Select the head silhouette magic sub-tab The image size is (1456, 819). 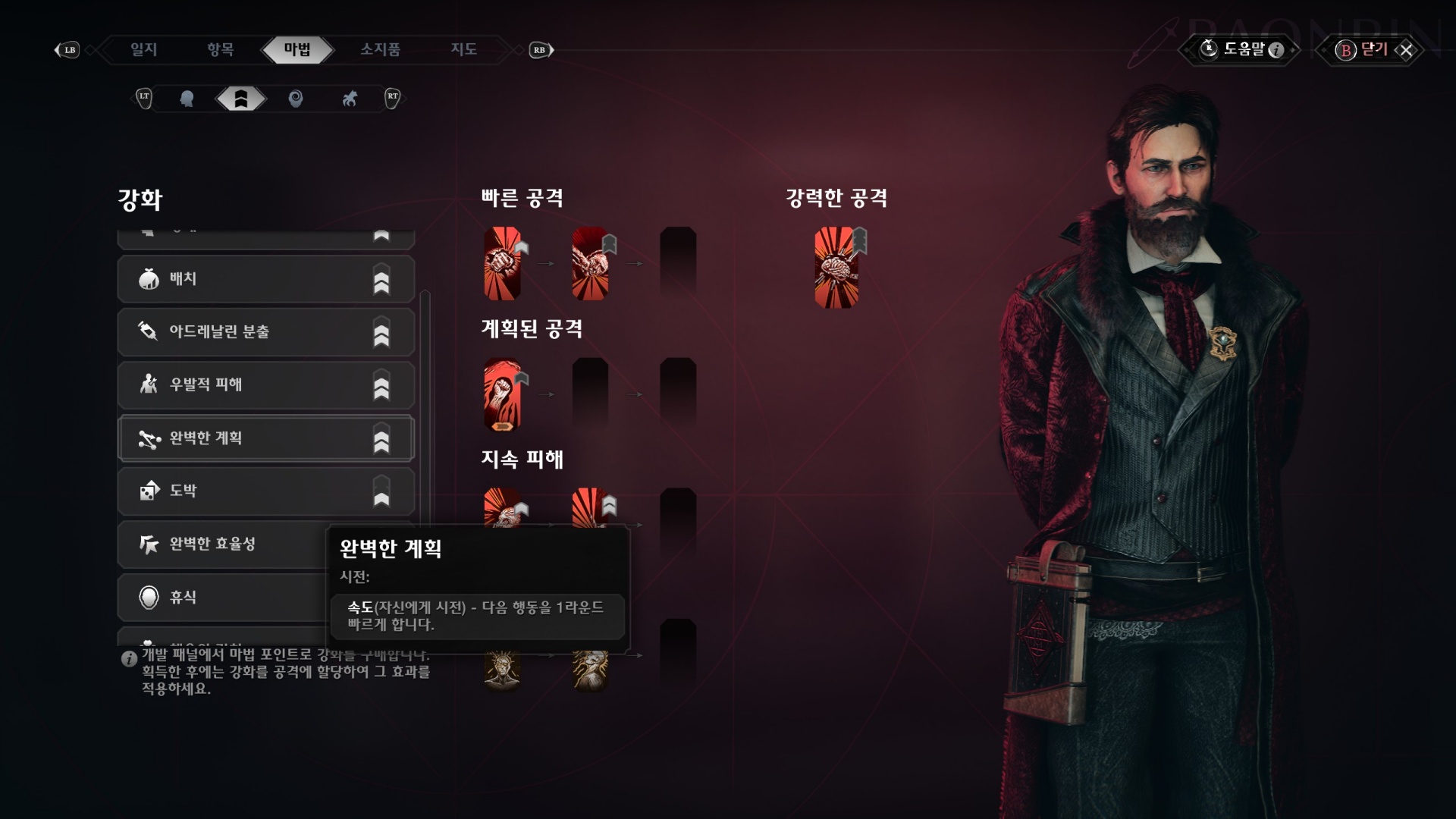tap(187, 99)
